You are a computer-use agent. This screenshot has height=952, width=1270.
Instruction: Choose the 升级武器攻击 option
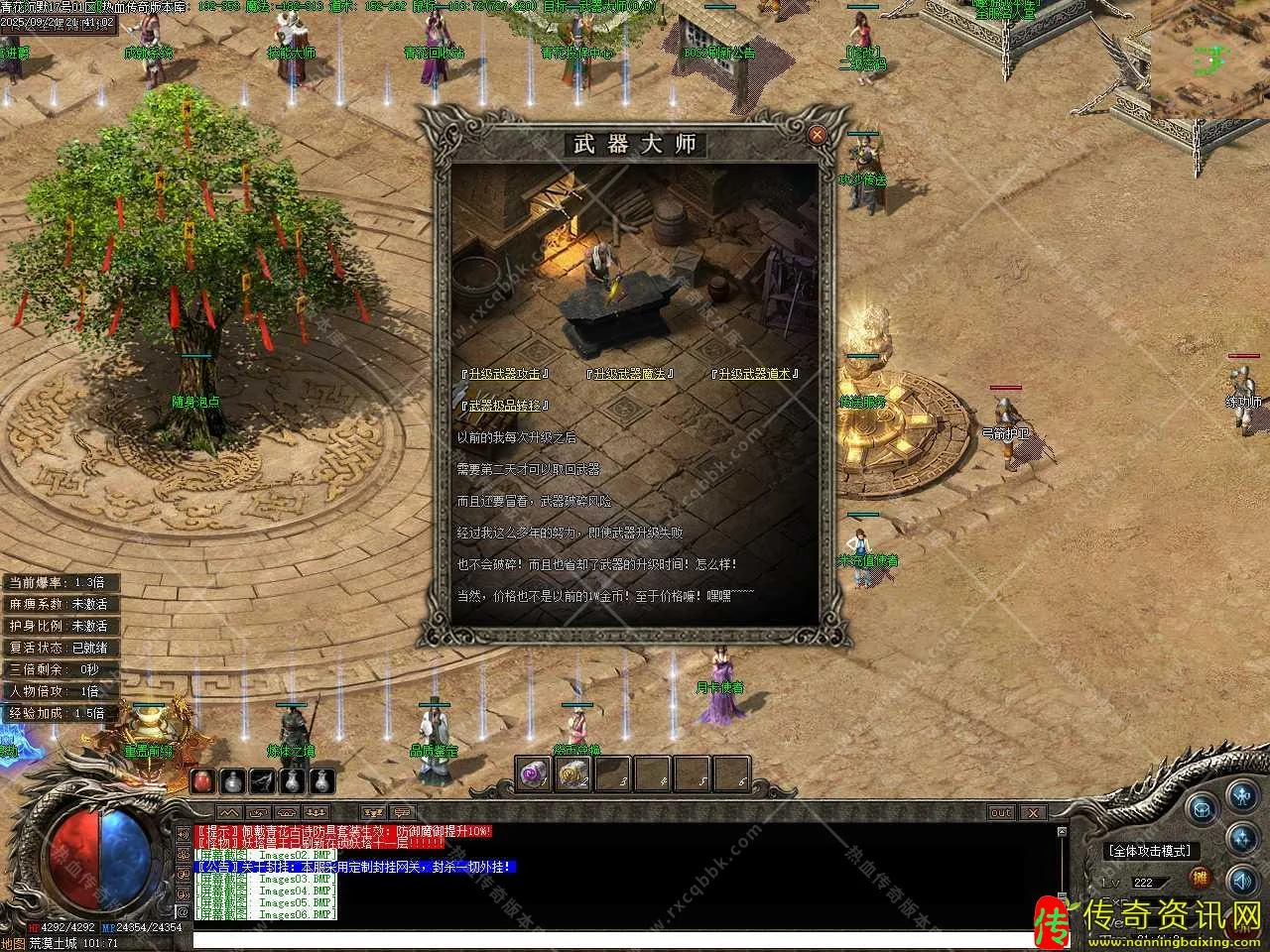[x=506, y=374]
